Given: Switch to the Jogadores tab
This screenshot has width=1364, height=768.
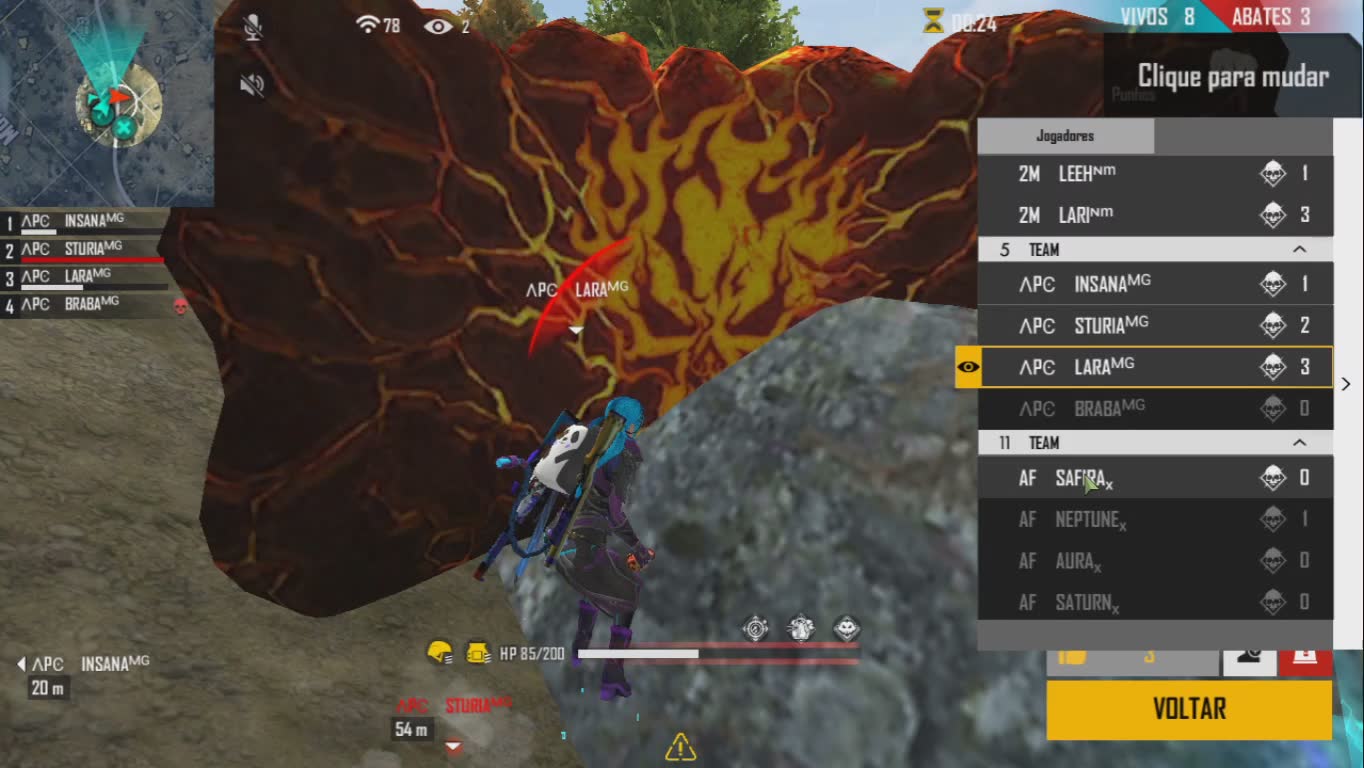Looking at the screenshot, I should 1065,136.
